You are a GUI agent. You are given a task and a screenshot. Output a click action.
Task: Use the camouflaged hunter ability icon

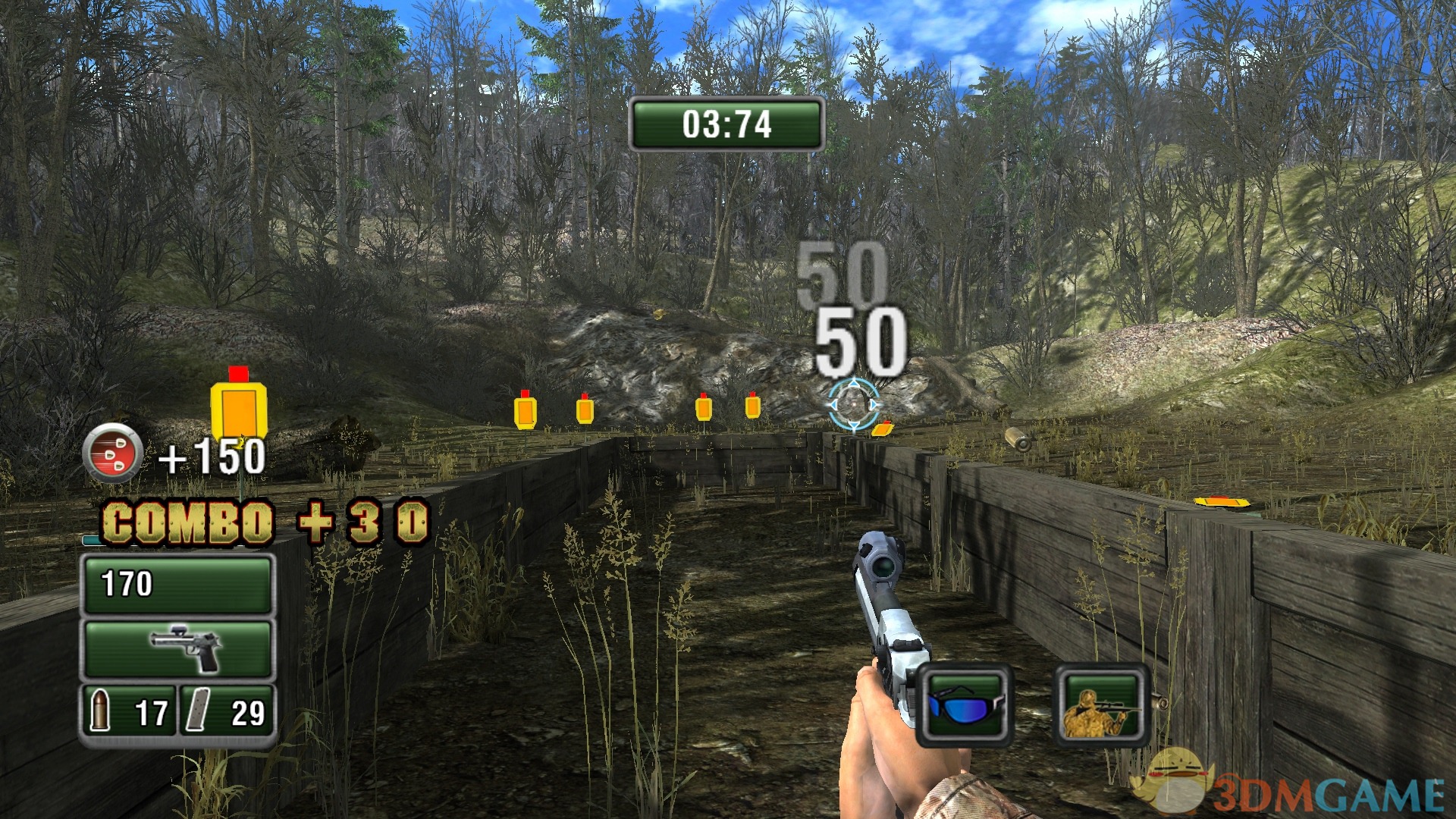point(1103,705)
